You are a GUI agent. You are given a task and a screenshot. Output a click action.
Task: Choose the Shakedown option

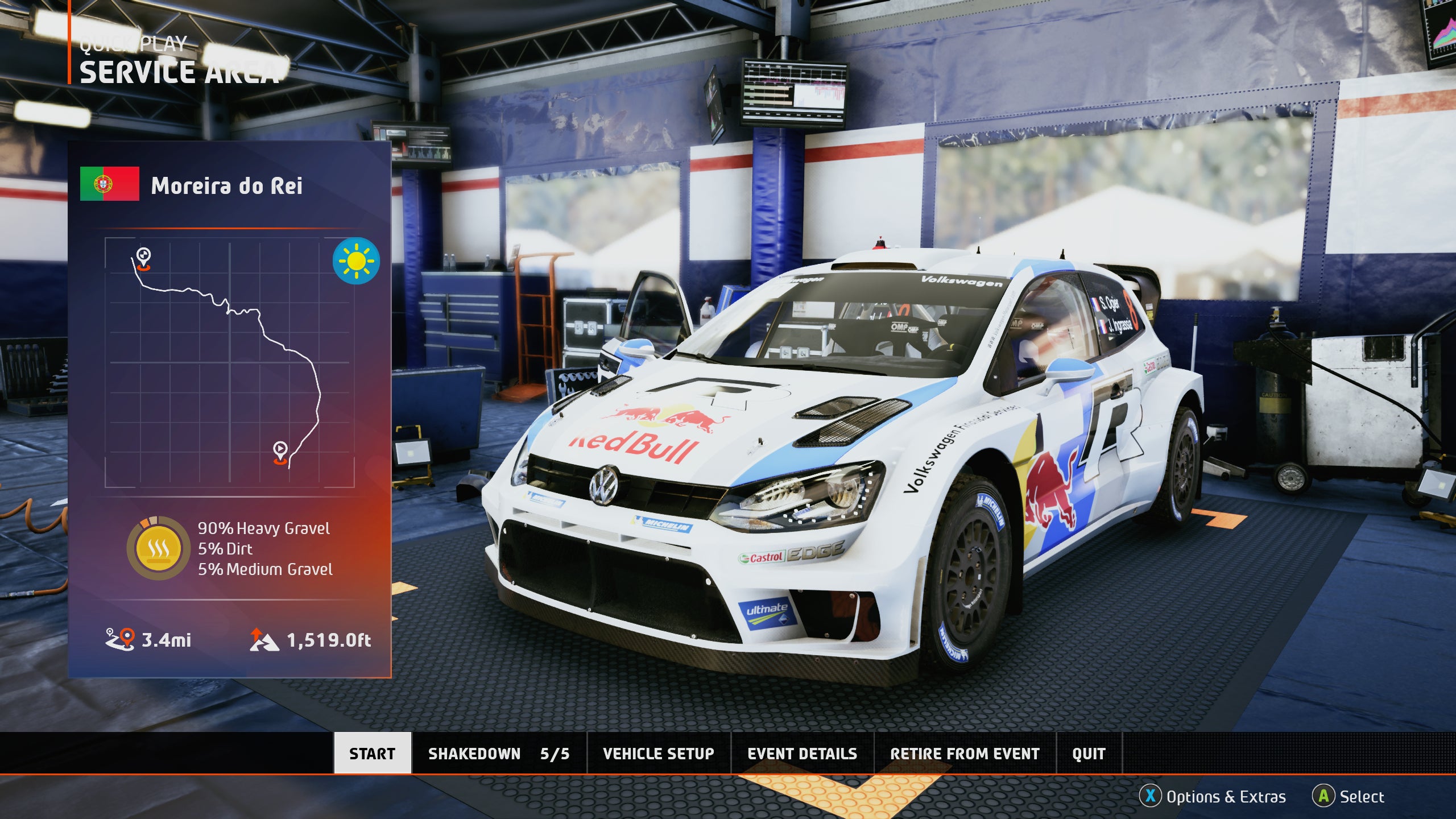[x=498, y=753]
